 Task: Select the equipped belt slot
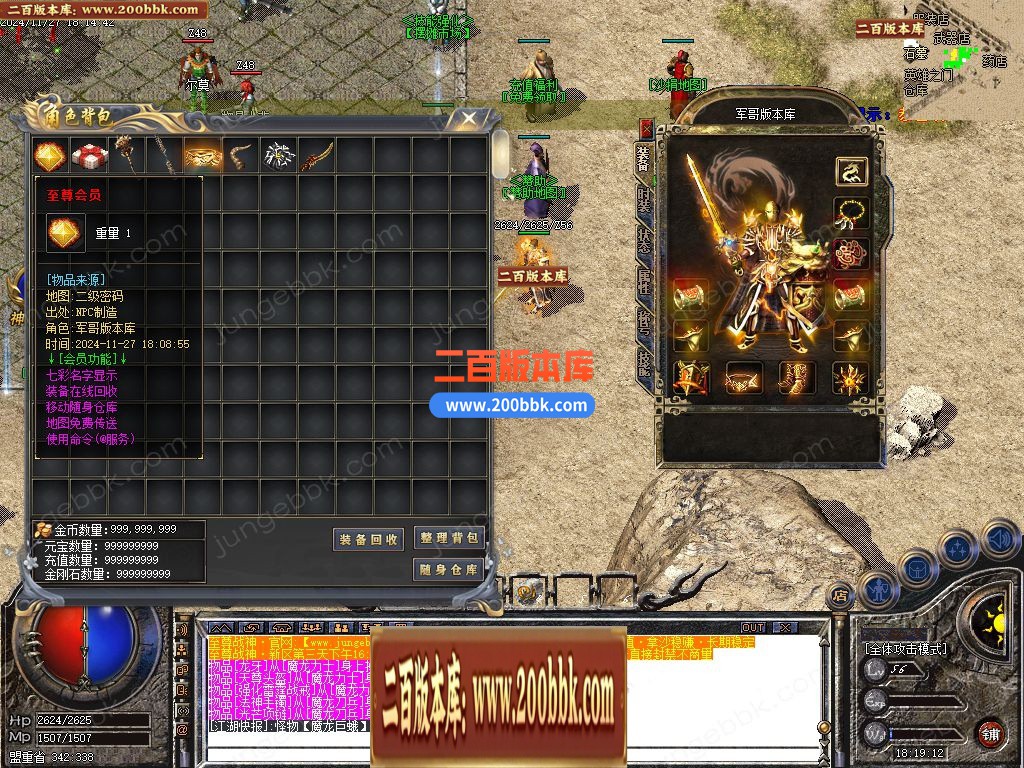pos(743,378)
